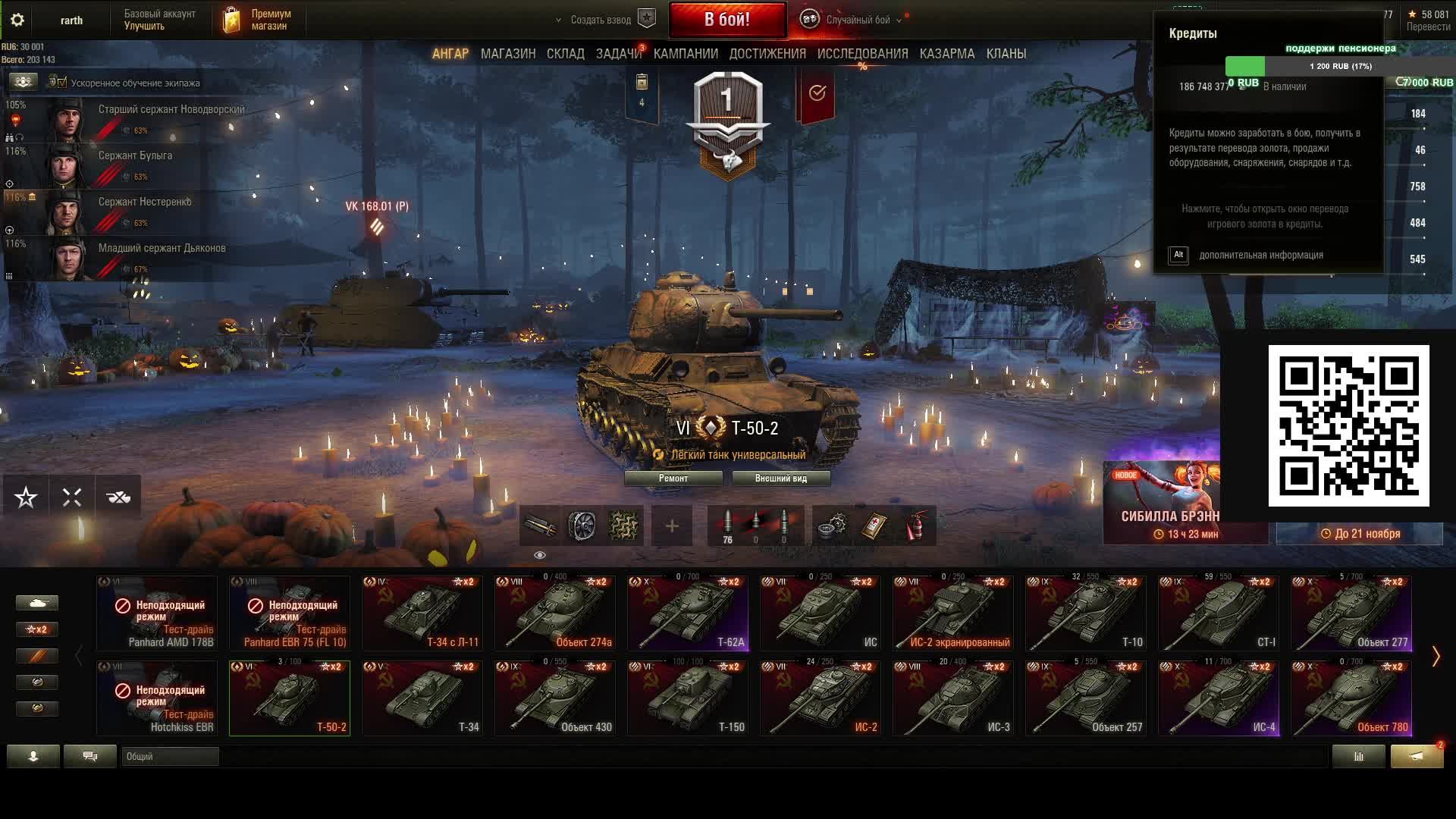Open the fire extinguisher consumable slot

pos(916,526)
